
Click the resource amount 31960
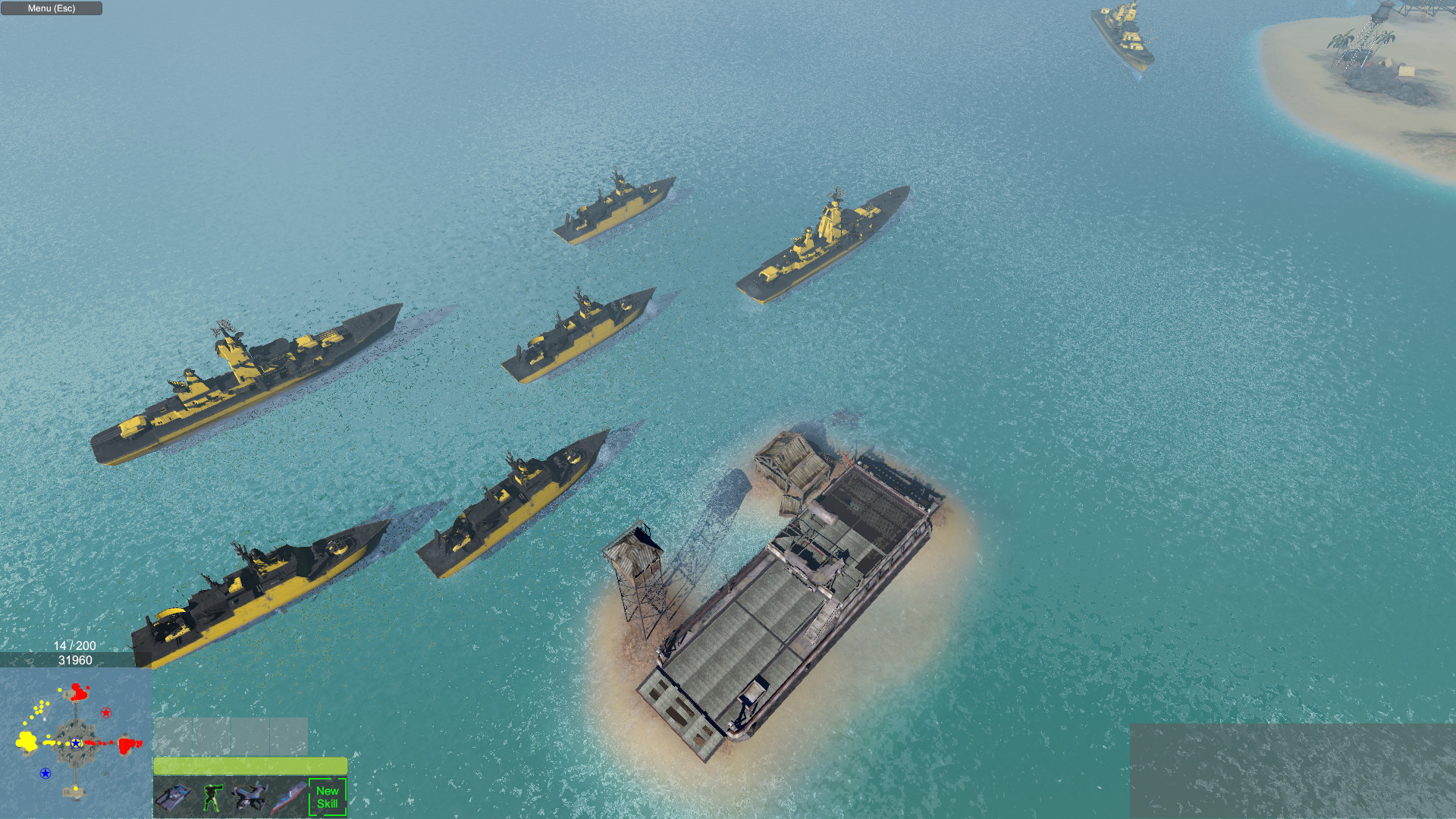75,660
